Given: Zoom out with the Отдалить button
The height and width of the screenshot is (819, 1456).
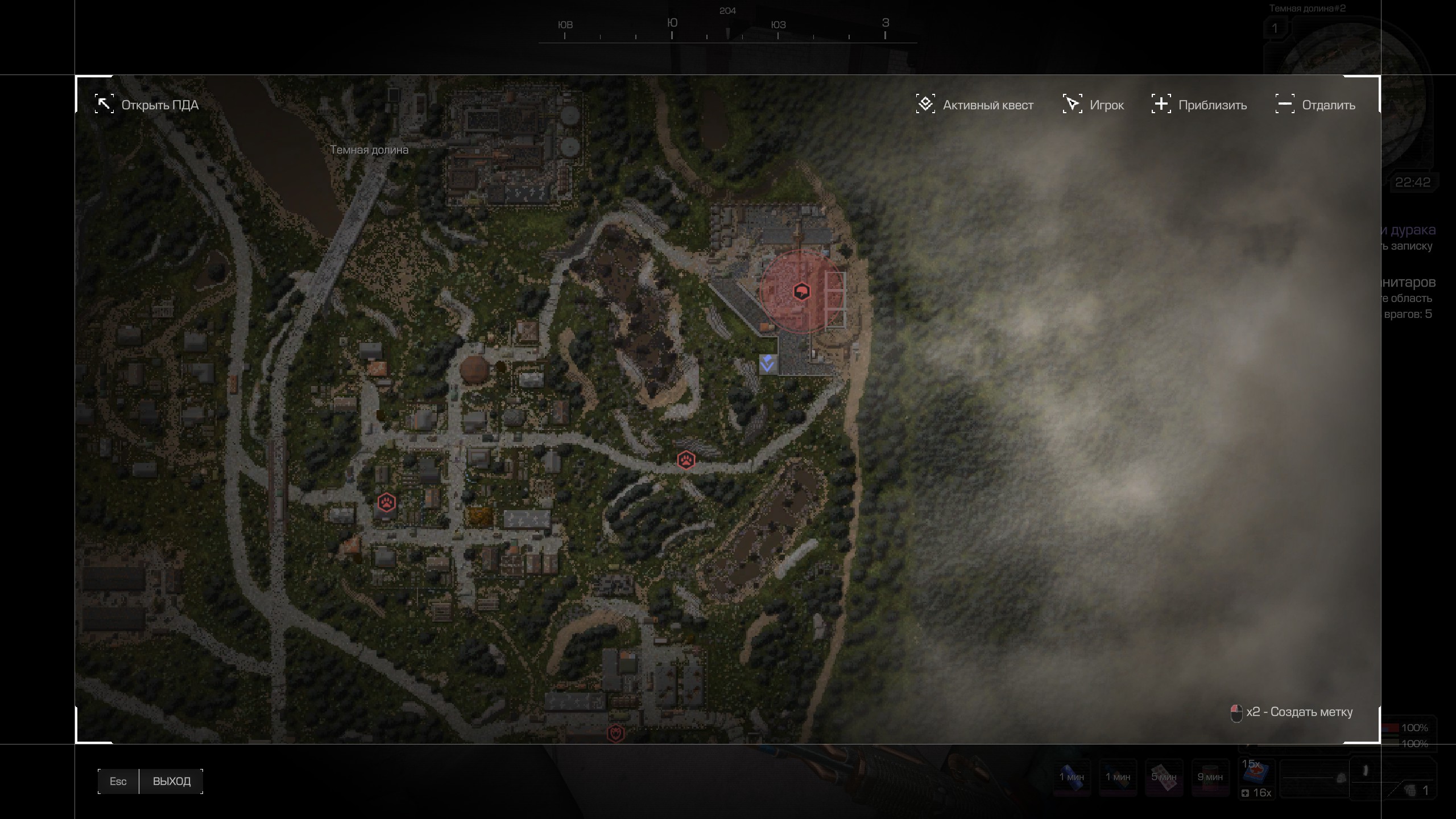Looking at the screenshot, I should 1315,105.
